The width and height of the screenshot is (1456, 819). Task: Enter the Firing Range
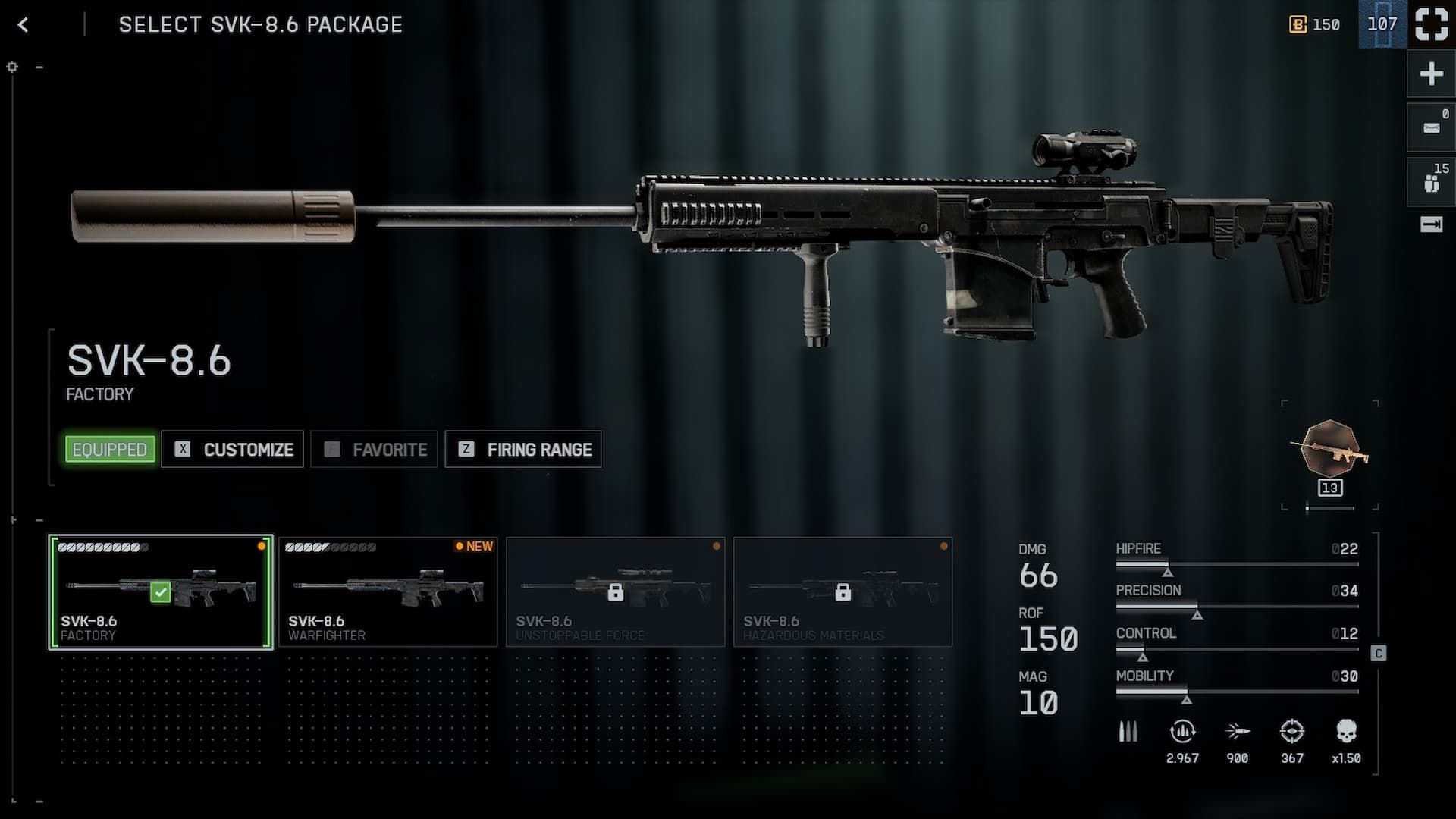(523, 450)
